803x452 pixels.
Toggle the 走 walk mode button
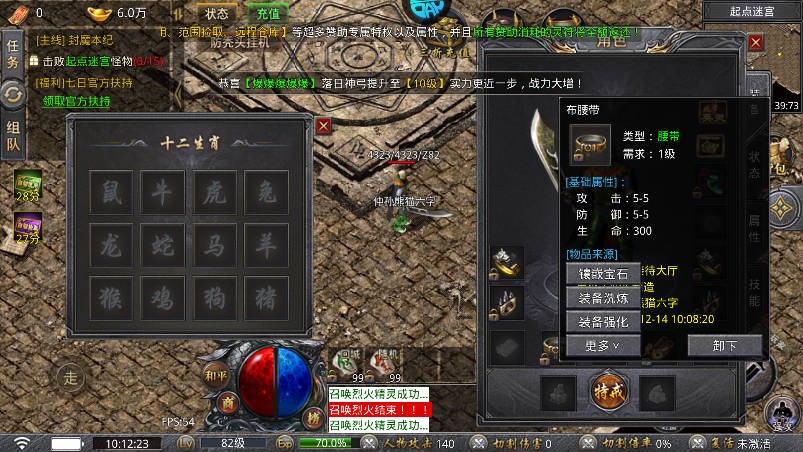71,378
